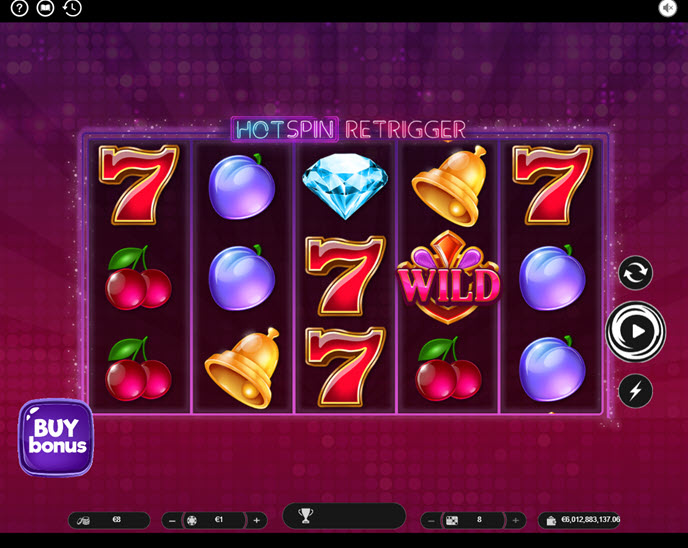Open the paytable book icon
This screenshot has height=548, width=688.
coord(45,9)
